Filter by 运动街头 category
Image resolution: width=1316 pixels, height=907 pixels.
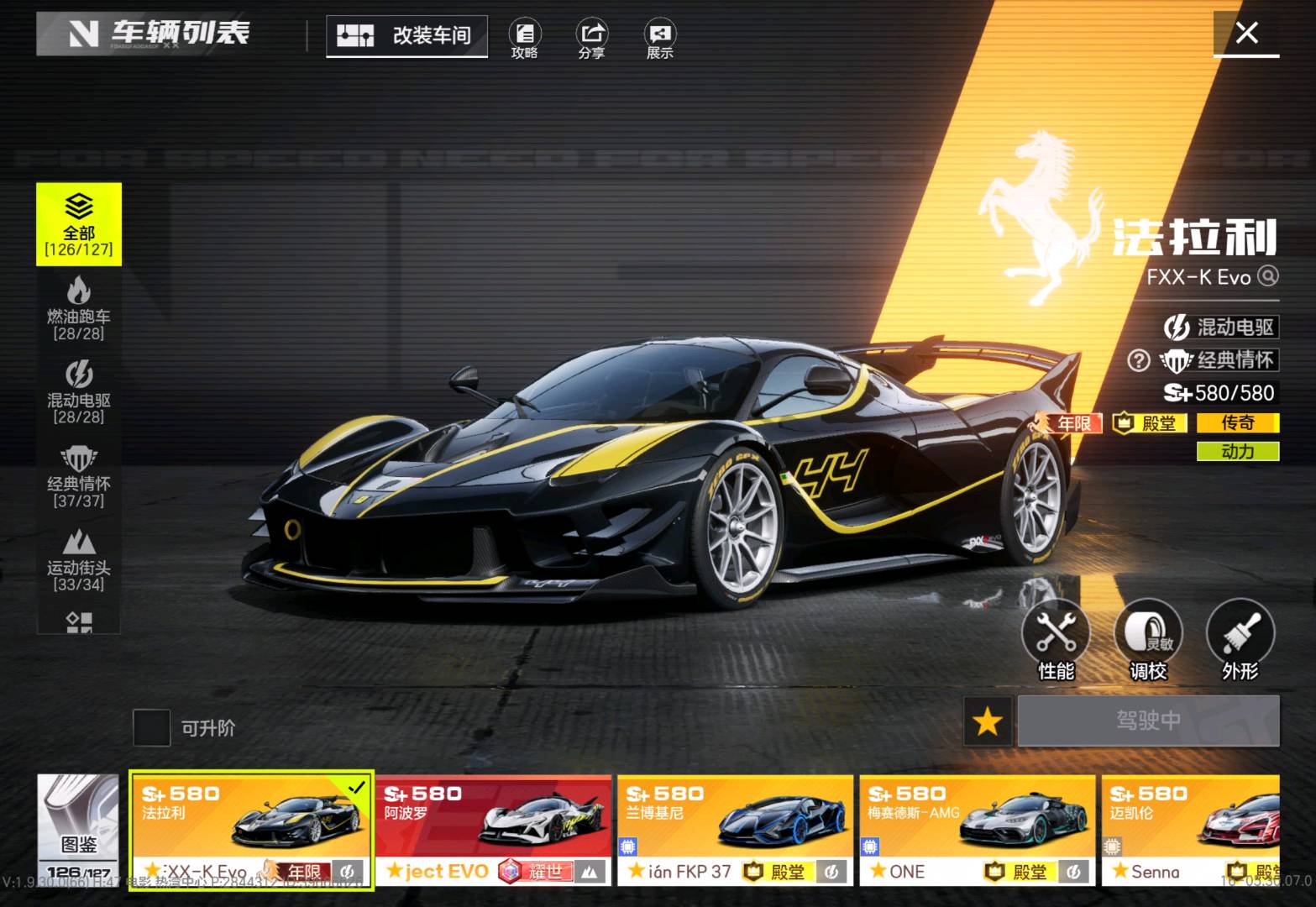tap(79, 559)
